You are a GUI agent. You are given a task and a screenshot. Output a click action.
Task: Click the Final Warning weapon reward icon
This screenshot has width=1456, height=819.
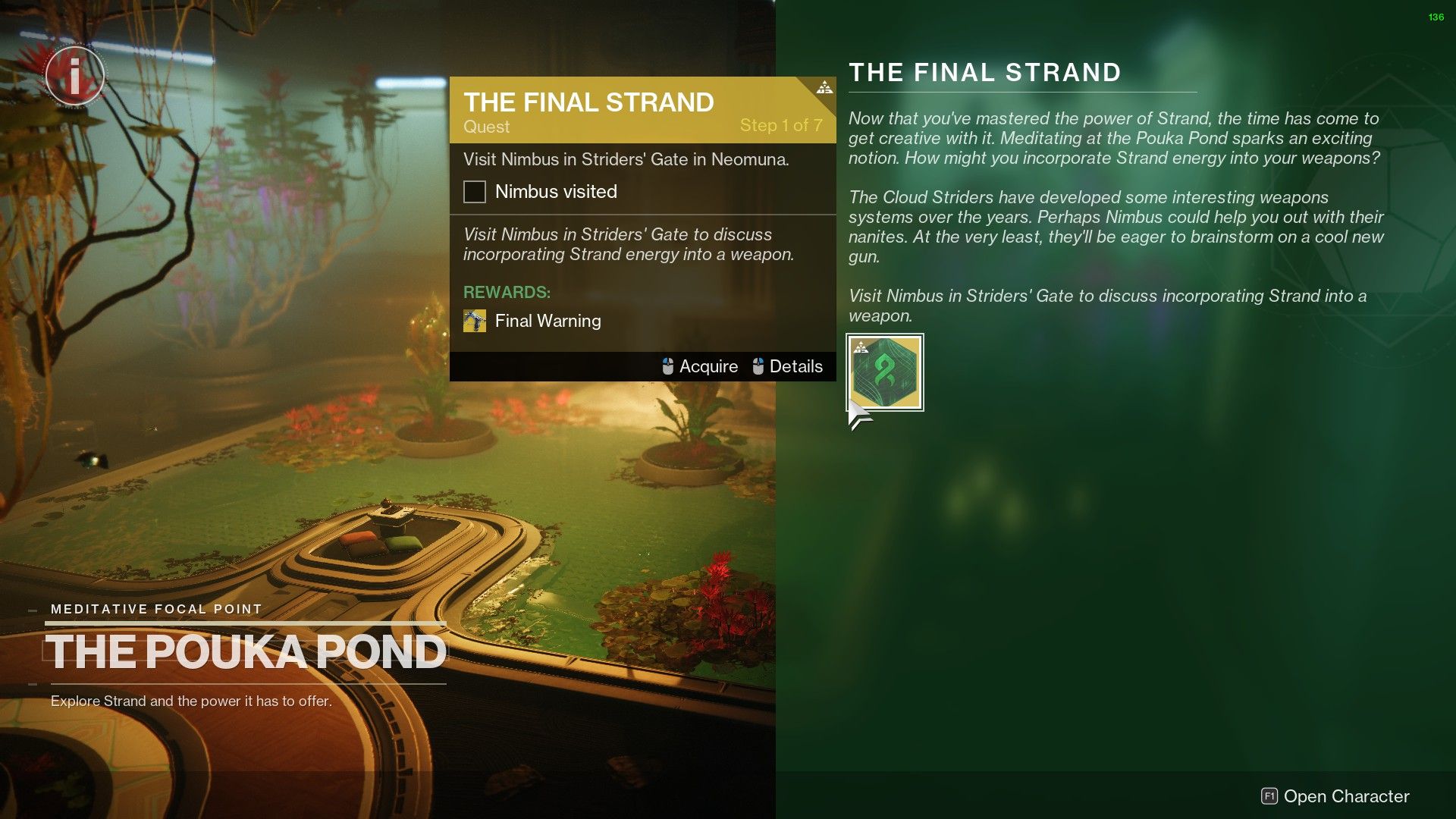pos(475,321)
